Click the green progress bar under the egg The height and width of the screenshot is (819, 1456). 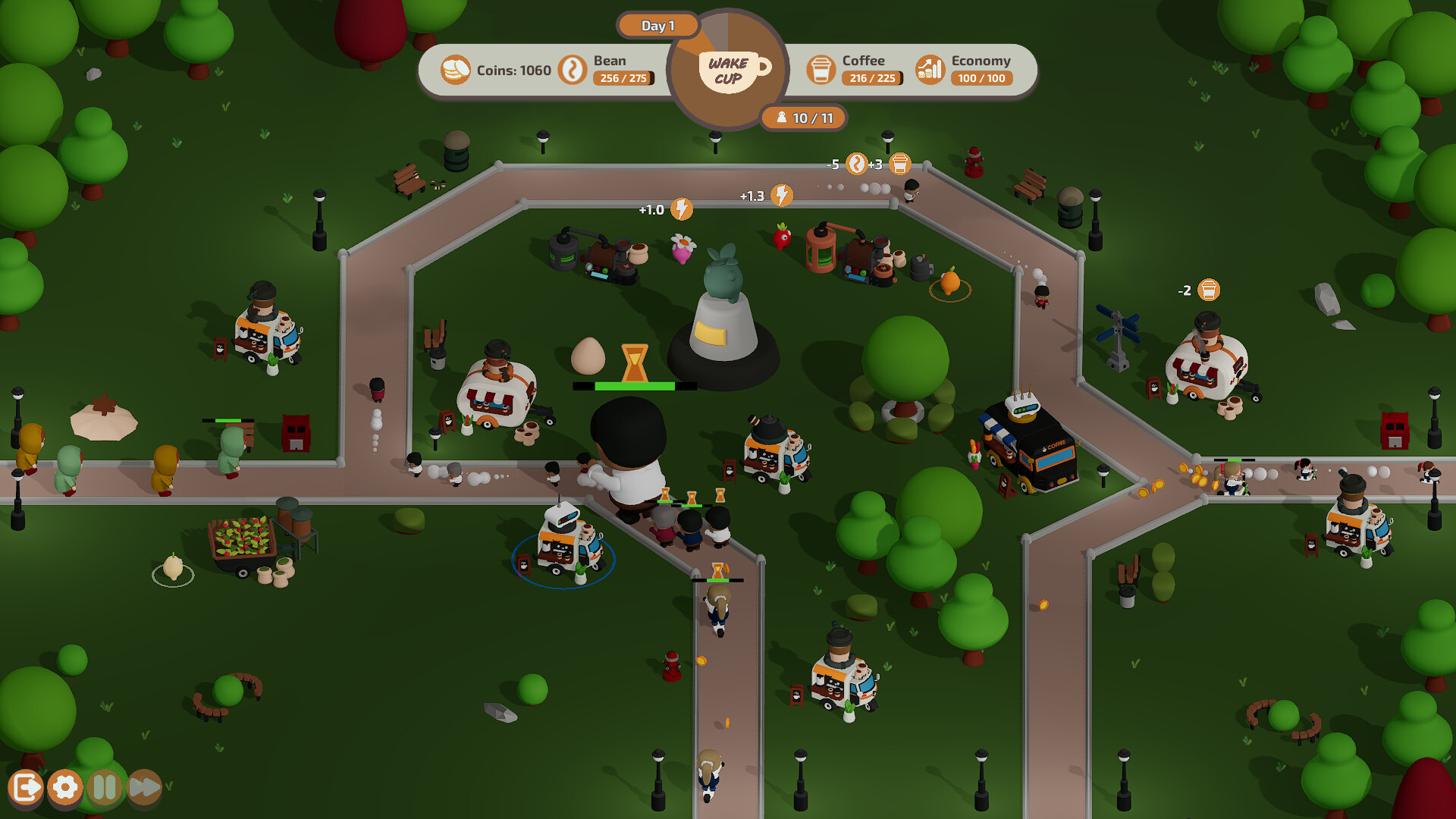tap(634, 385)
